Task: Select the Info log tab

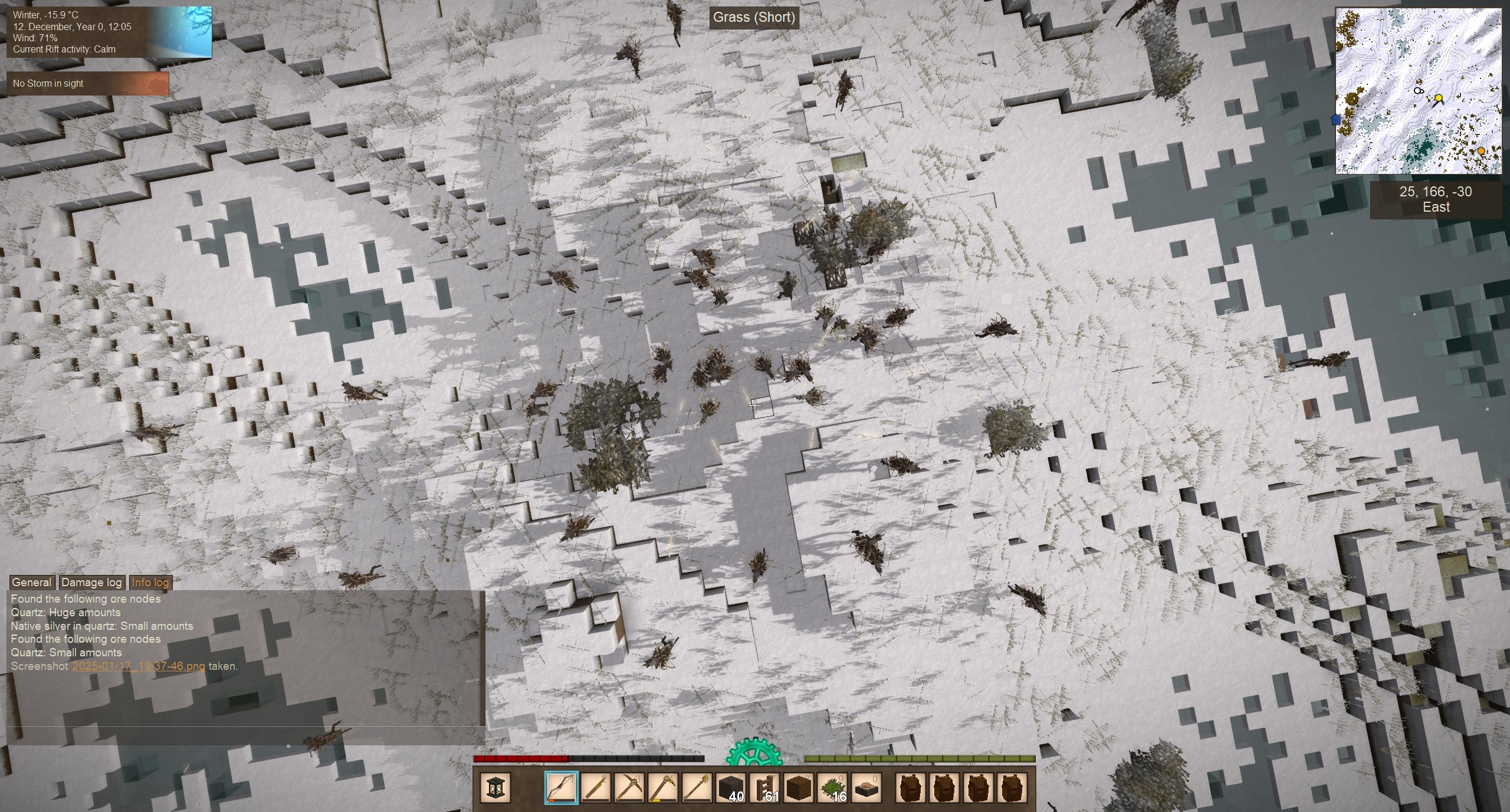Action: pyautogui.click(x=150, y=583)
